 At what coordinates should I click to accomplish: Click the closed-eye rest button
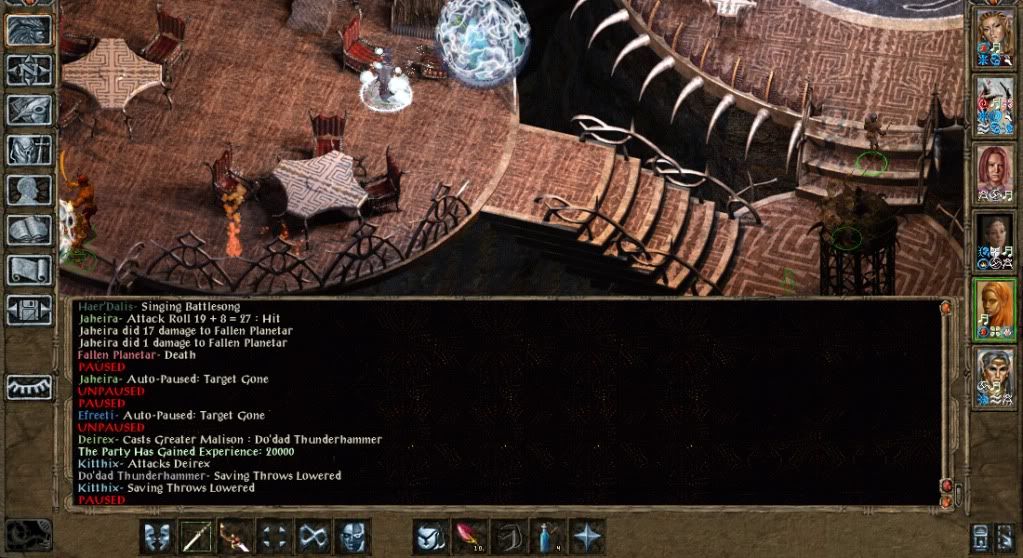pos(28,387)
